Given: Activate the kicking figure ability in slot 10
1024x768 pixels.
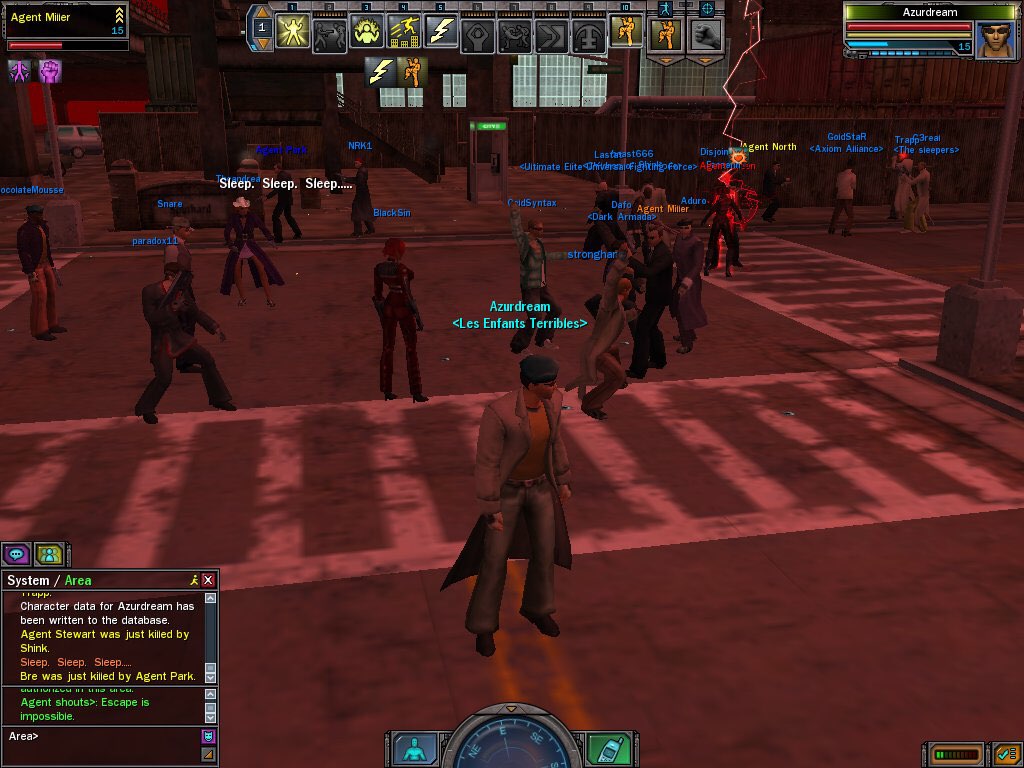Looking at the screenshot, I should 626,33.
